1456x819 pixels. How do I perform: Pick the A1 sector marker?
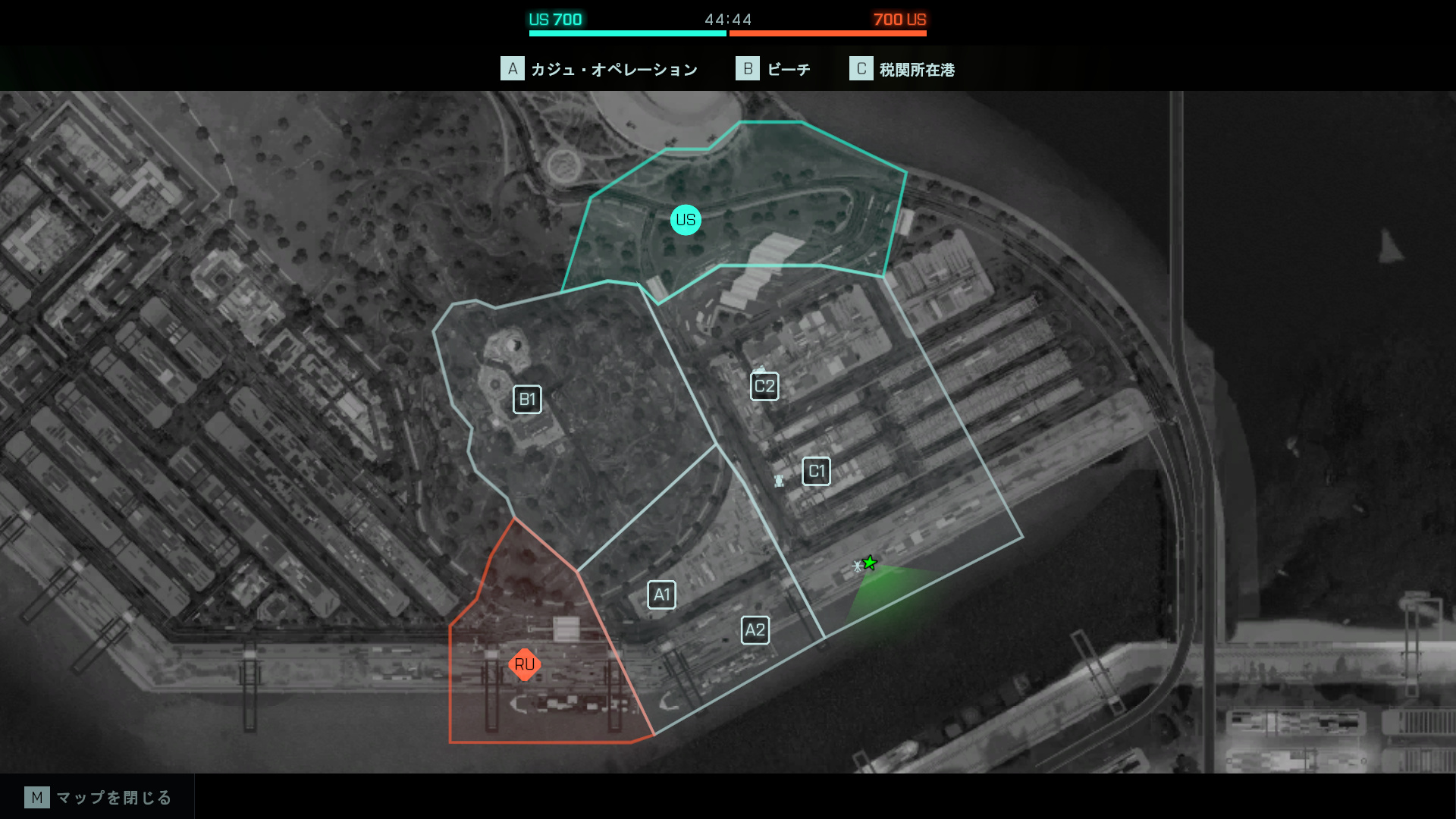point(661,595)
